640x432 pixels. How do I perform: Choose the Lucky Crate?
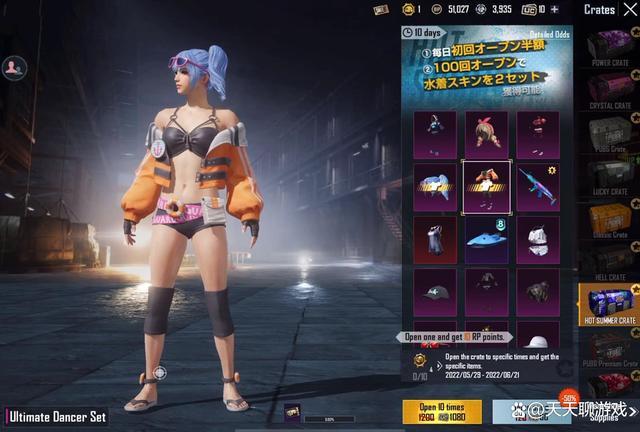(609, 177)
